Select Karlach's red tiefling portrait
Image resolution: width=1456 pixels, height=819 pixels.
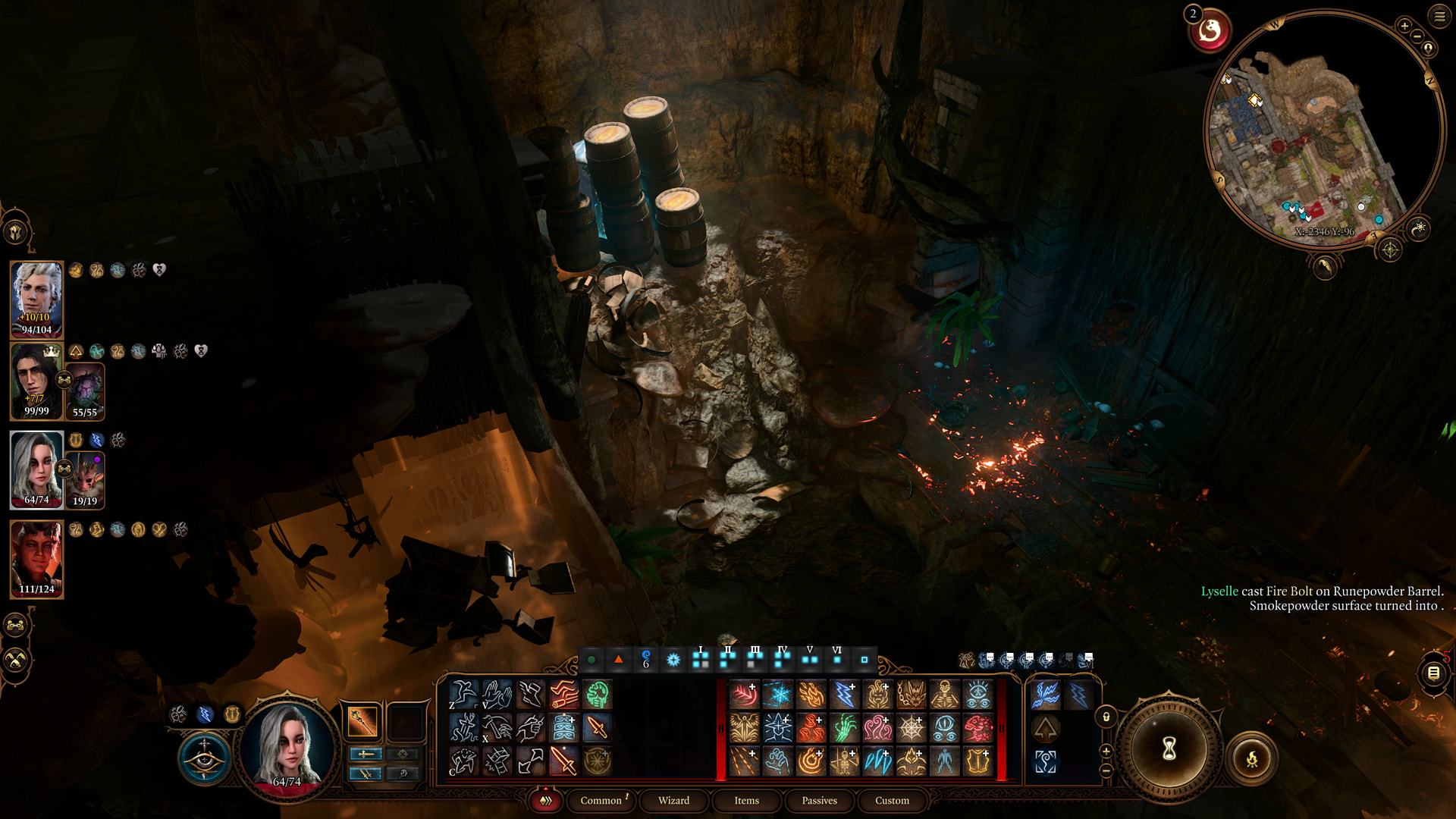36,558
